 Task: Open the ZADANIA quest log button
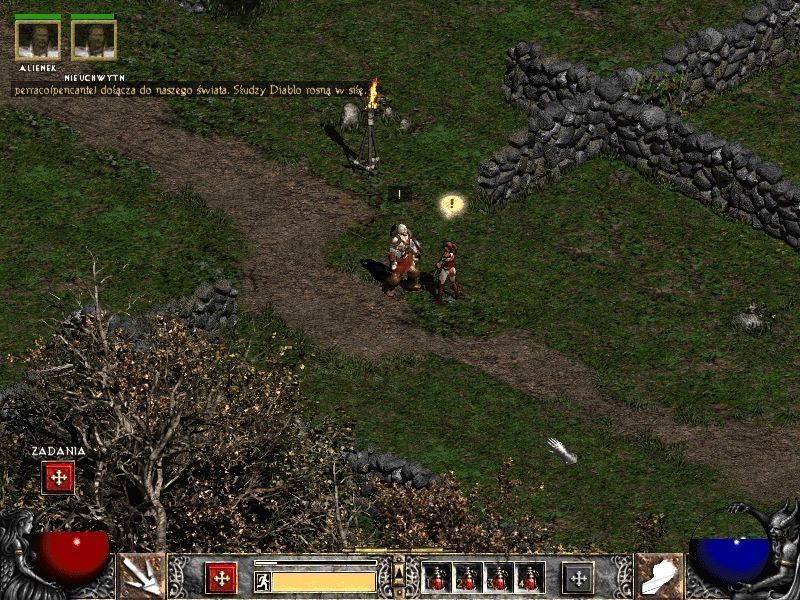(58, 477)
